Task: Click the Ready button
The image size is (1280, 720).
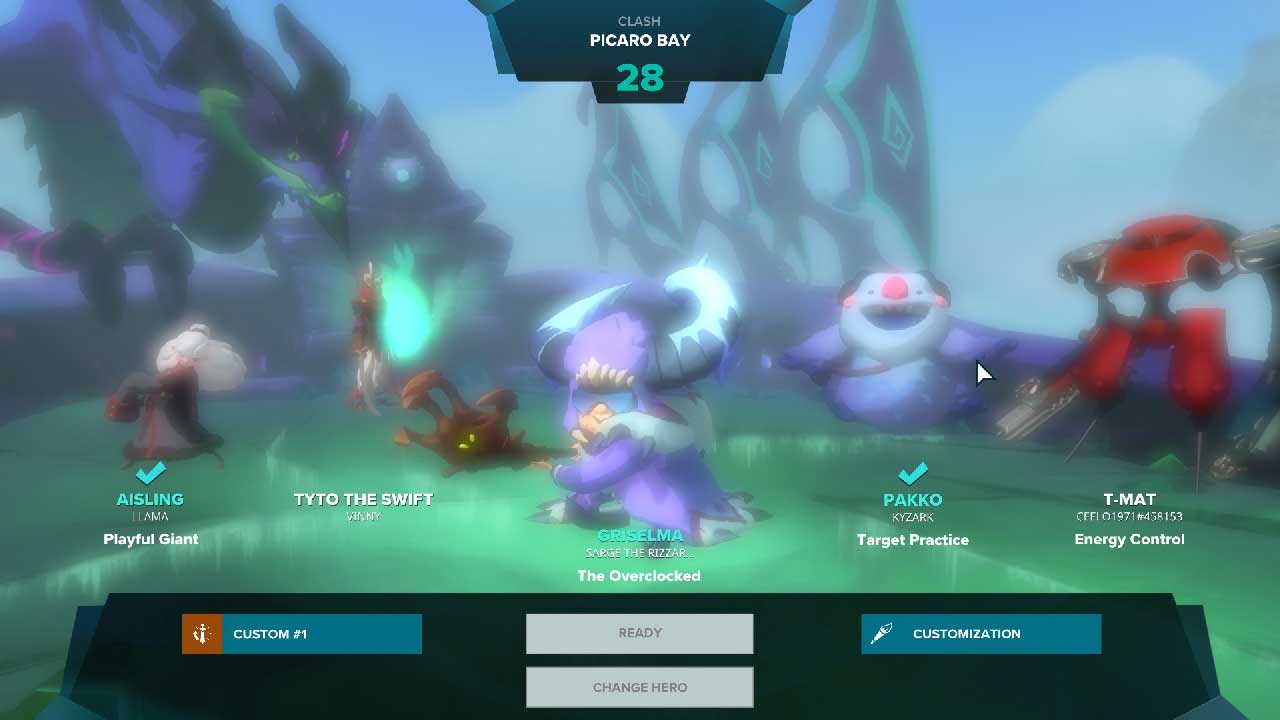Action: pos(639,633)
